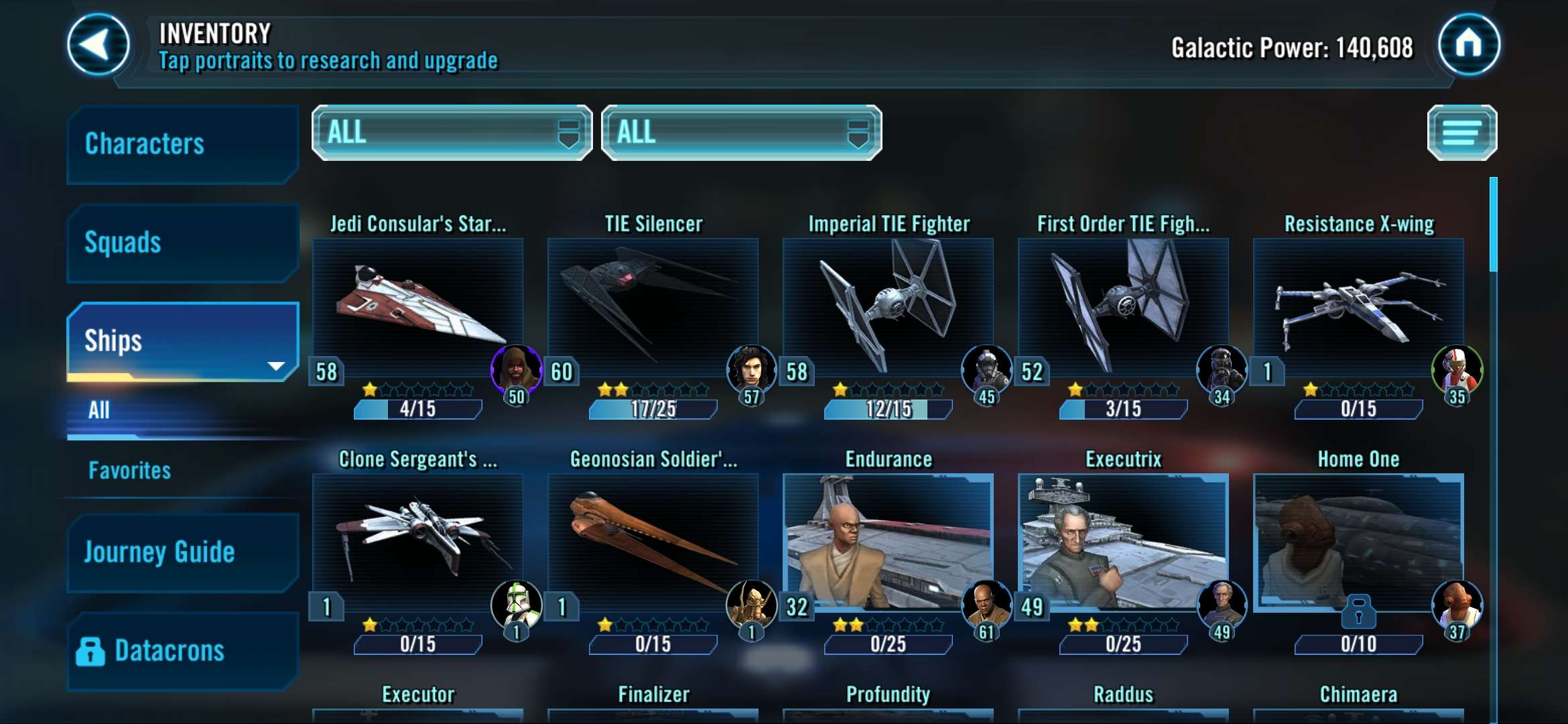Choose the Imperial TIE Fighter ship
1568x724 pixels.
click(888, 306)
